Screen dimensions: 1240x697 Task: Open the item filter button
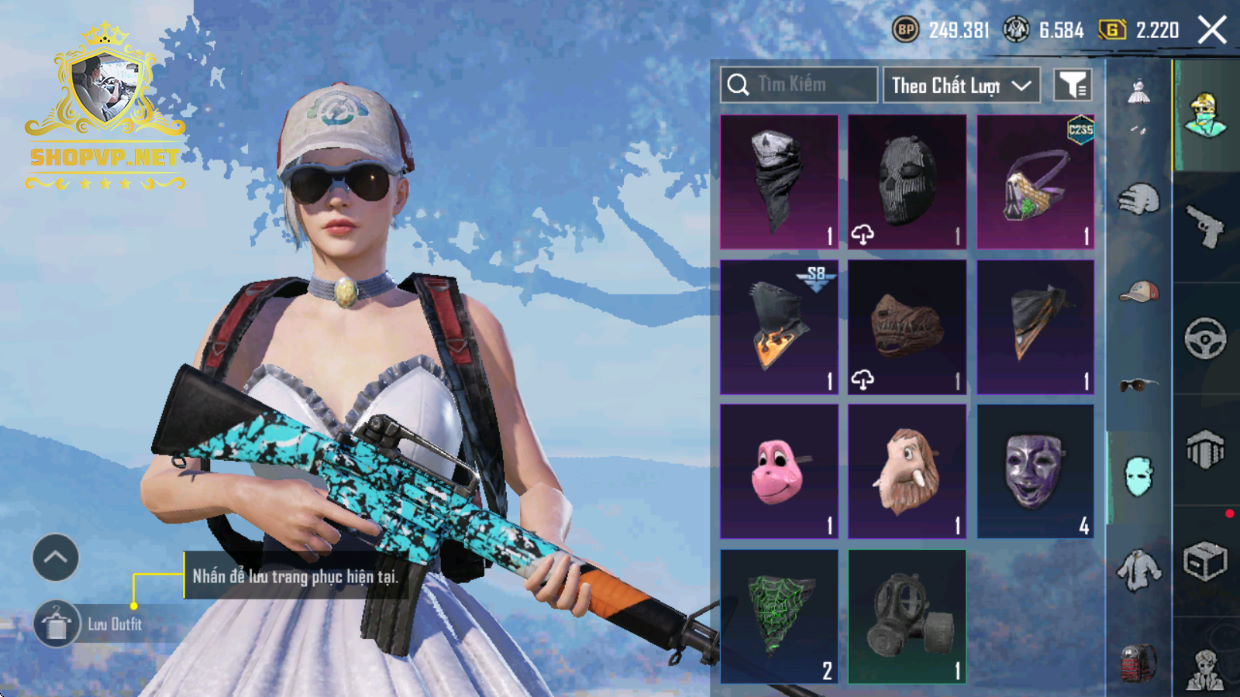tap(1073, 85)
